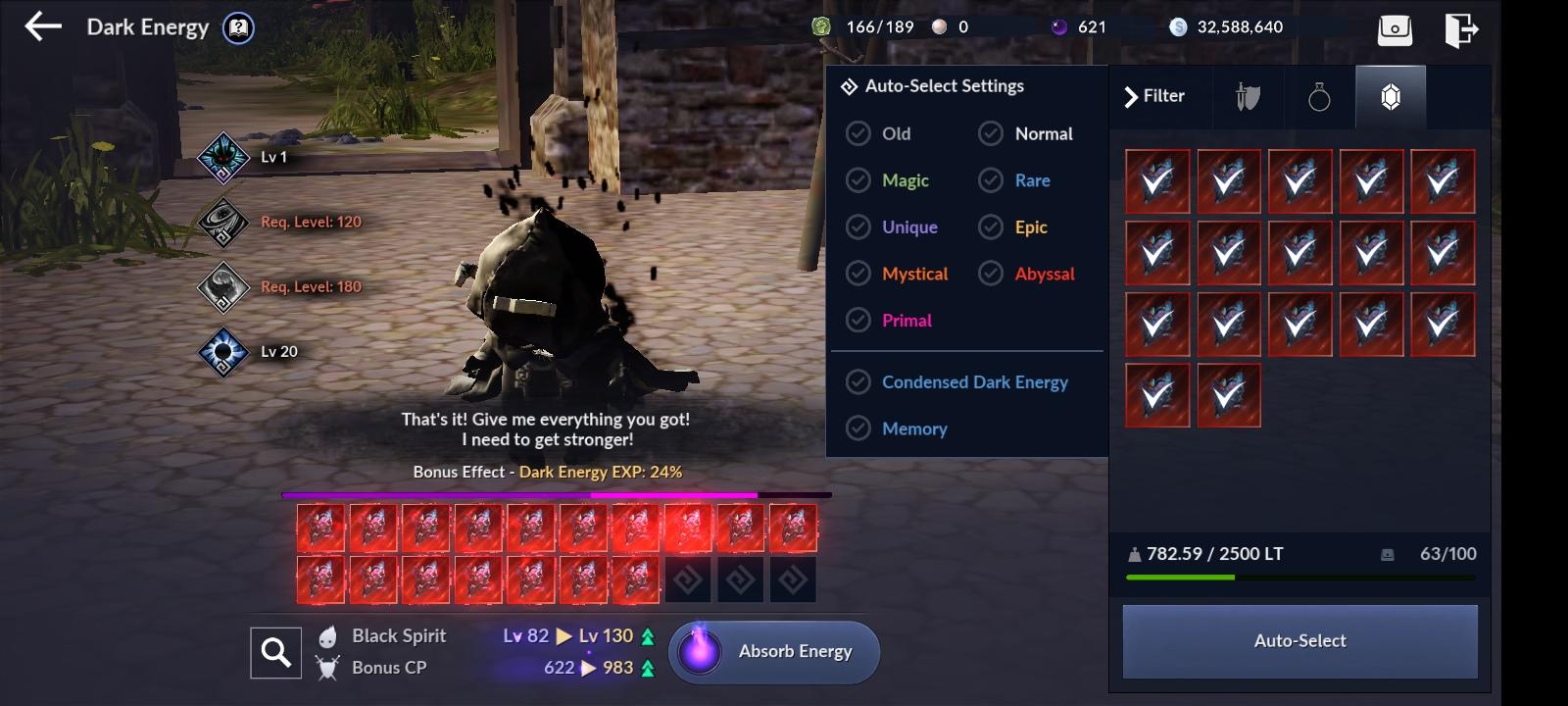
Task: Switch to the accessory ring tab
Action: (1318, 96)
